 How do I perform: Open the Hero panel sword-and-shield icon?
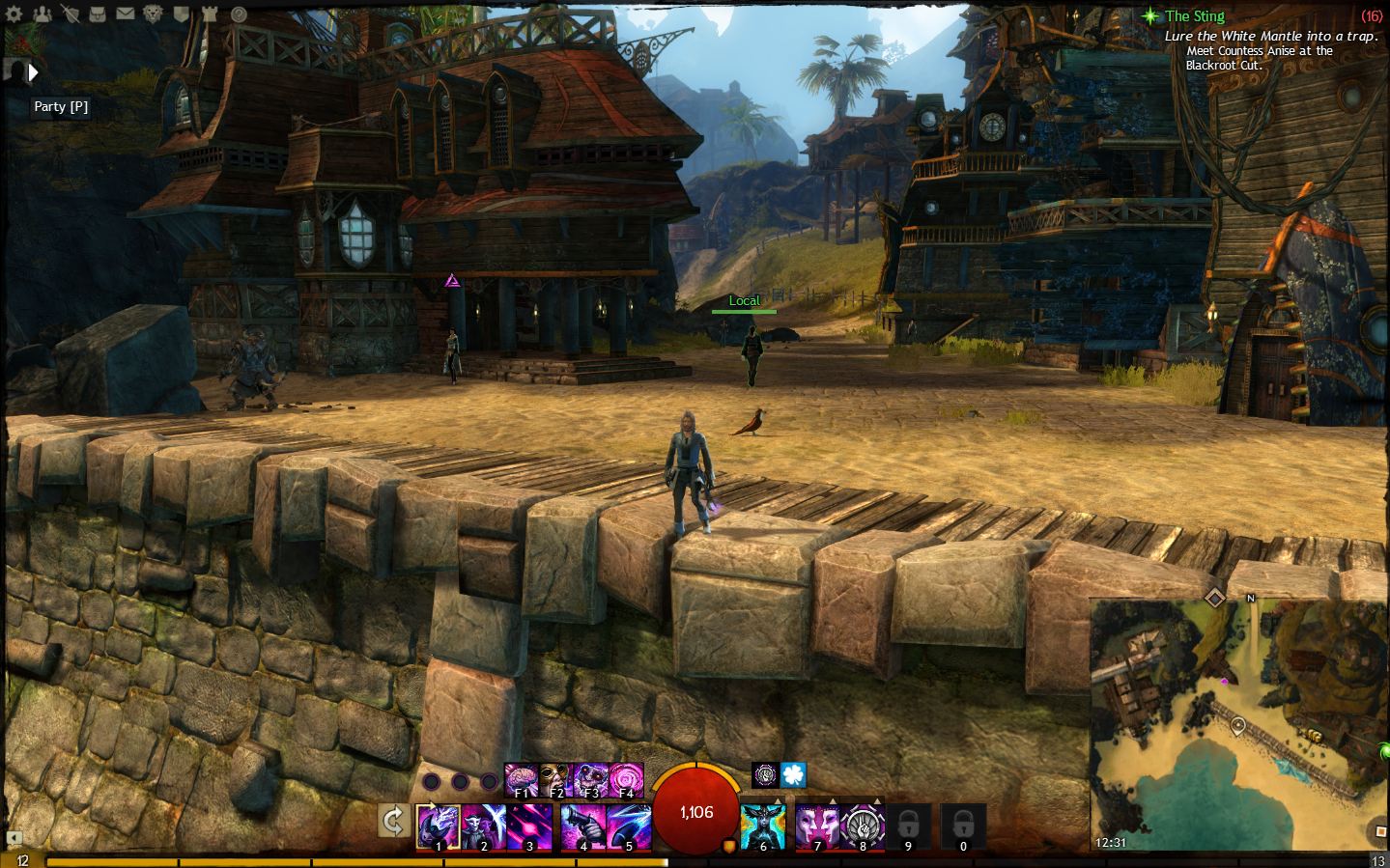[70, 14]
